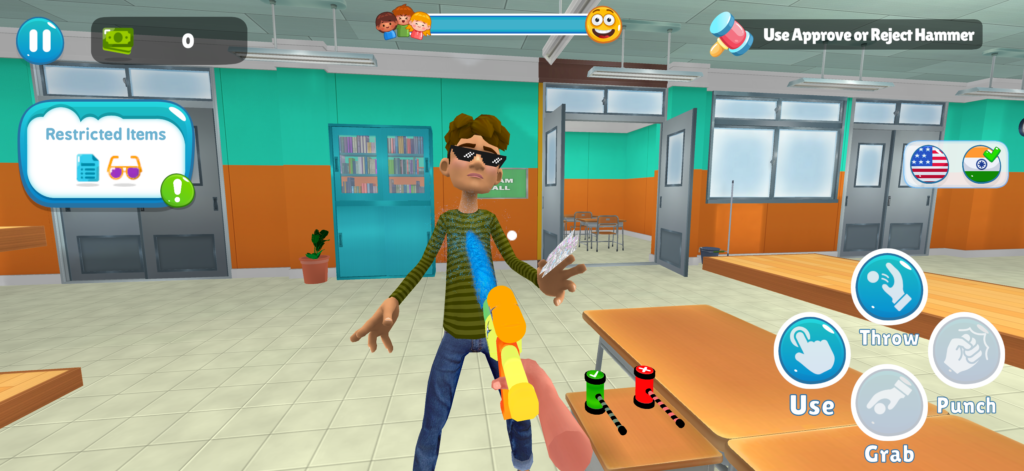This screenshot has height=471, width=1024.
Task: Choose the Indian flag language option
Action: [x=981, y=164]
